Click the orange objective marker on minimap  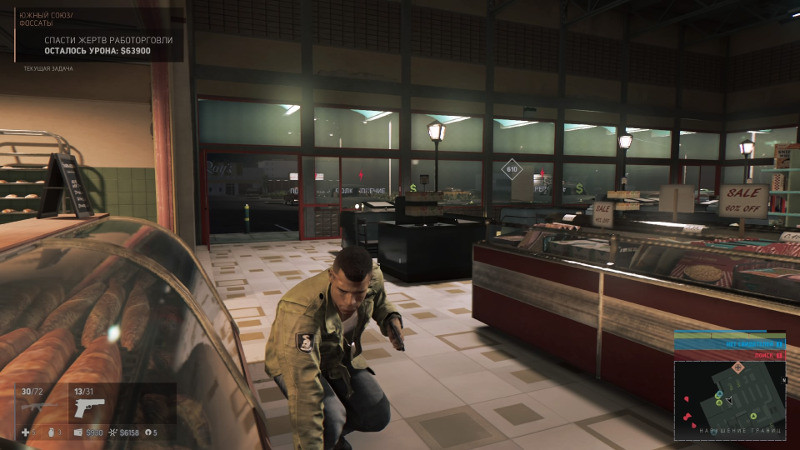pos(739,369)
